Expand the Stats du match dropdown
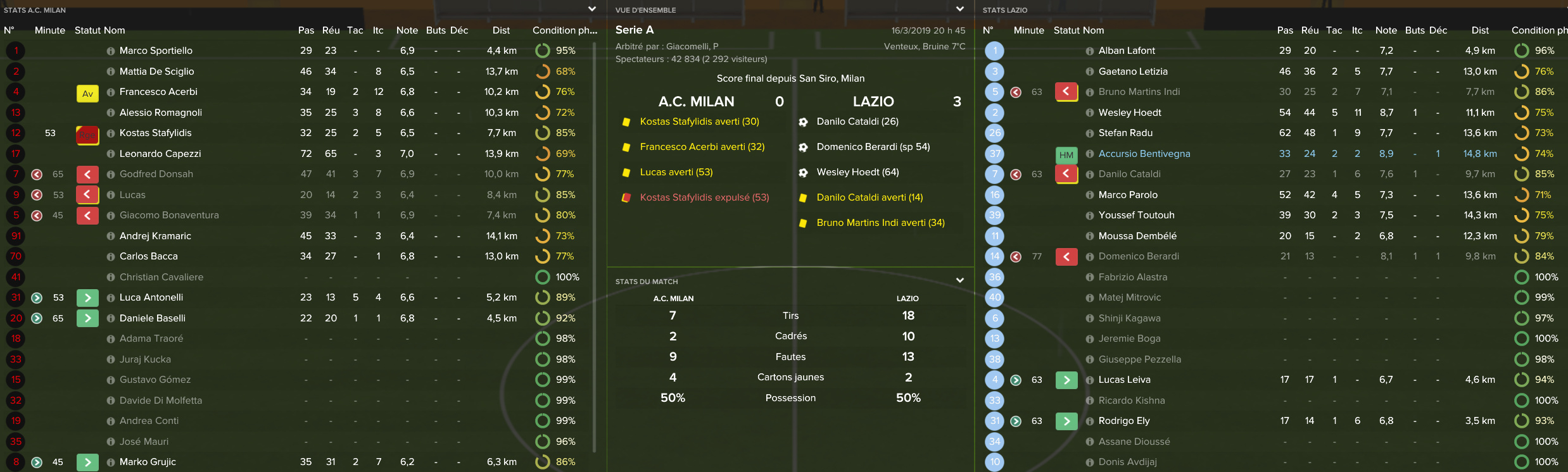This screenshot has width=1568, height=472. point(959,280)
